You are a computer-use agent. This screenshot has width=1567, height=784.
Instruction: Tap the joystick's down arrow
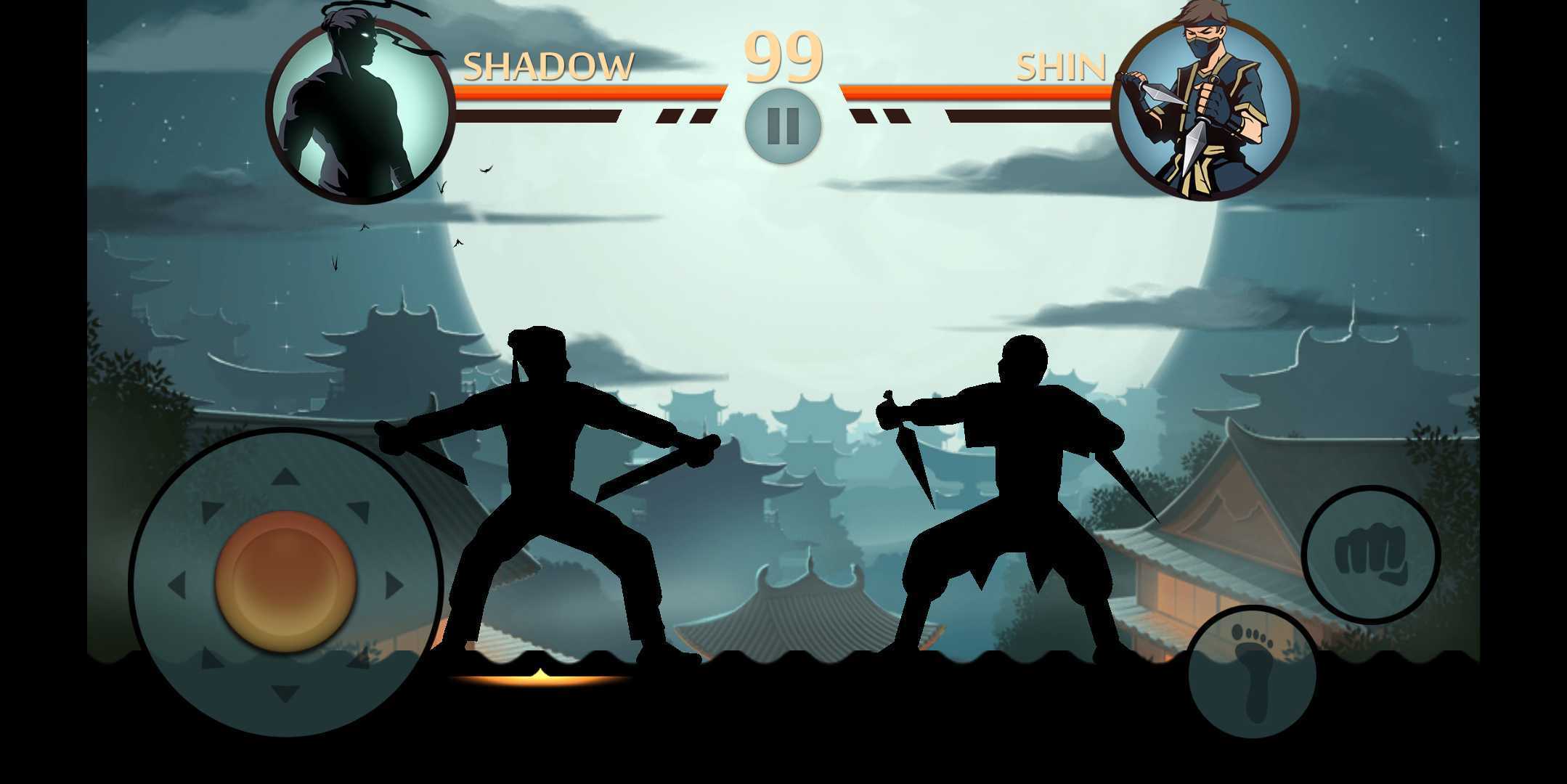pyautogui.click(x=285, y=693)
